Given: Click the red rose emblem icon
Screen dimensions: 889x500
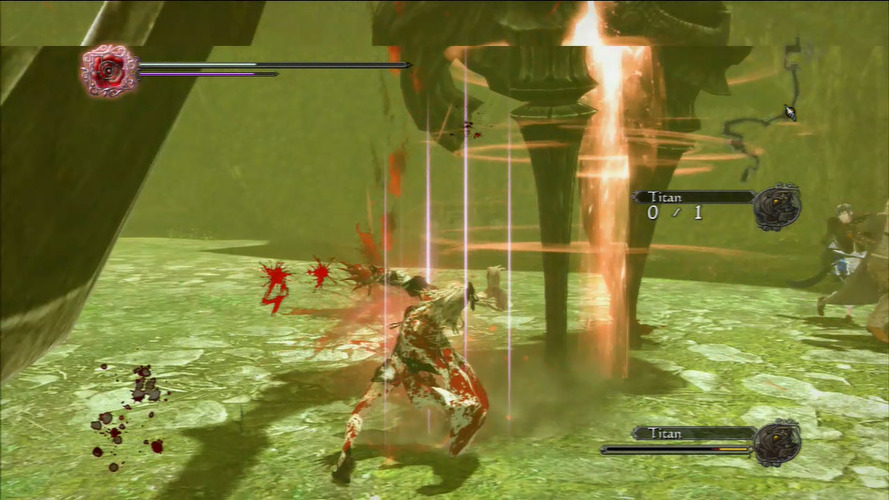Looking at the screenshot, I should [x=109, y=70].
